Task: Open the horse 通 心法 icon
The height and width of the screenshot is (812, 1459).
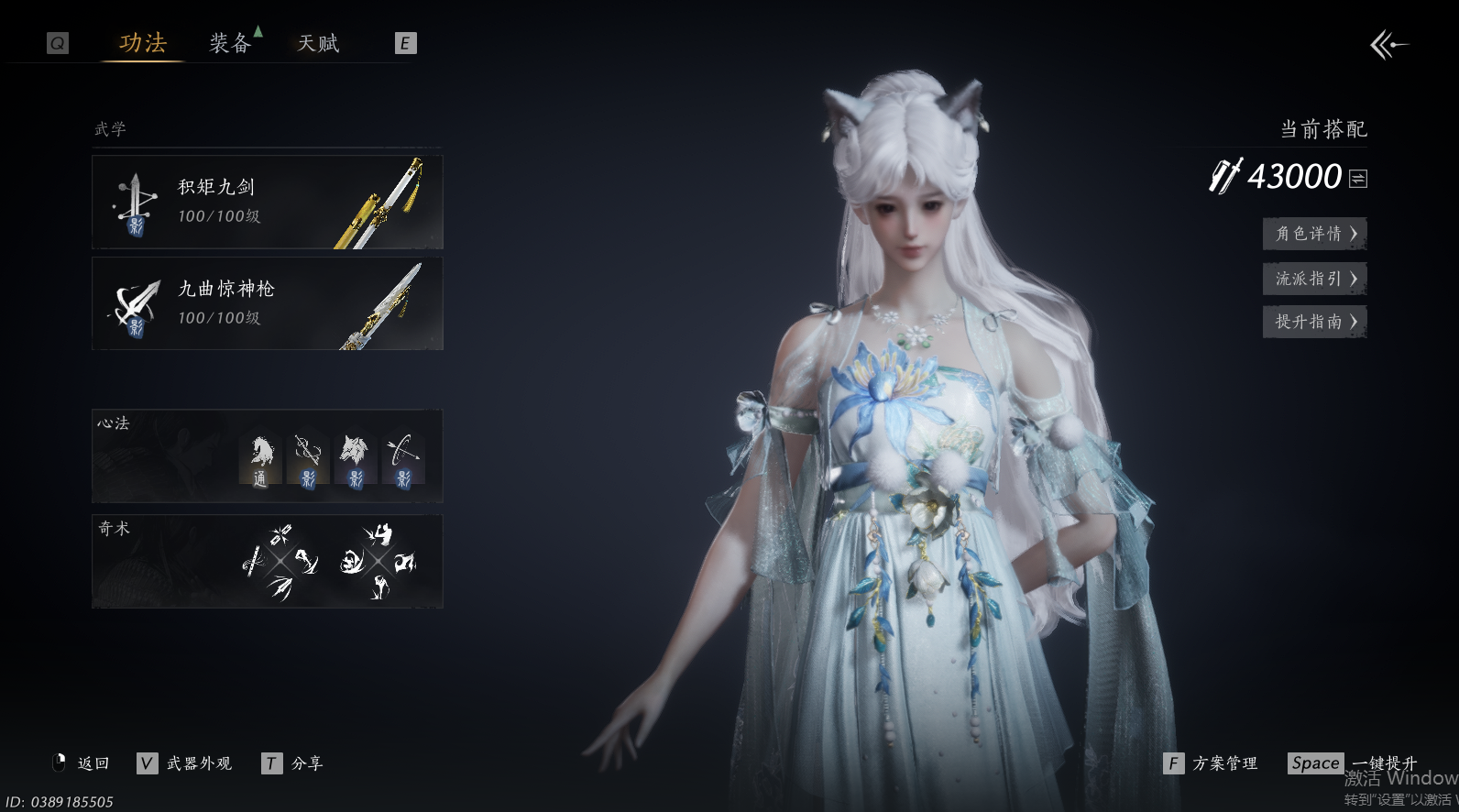Action: tap(261, 460)
